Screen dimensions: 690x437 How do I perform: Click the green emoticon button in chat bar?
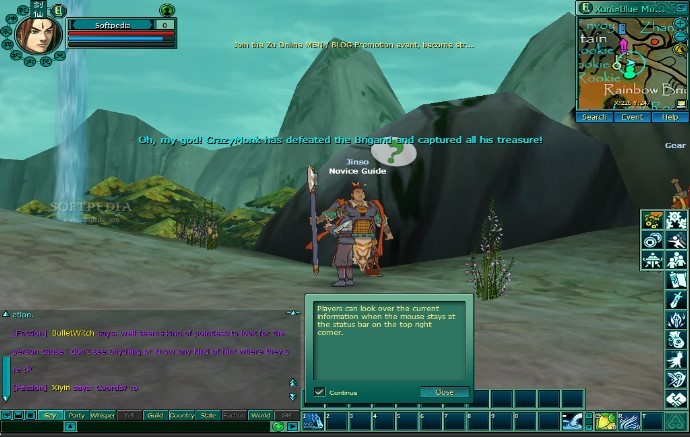tap(278, 428)
